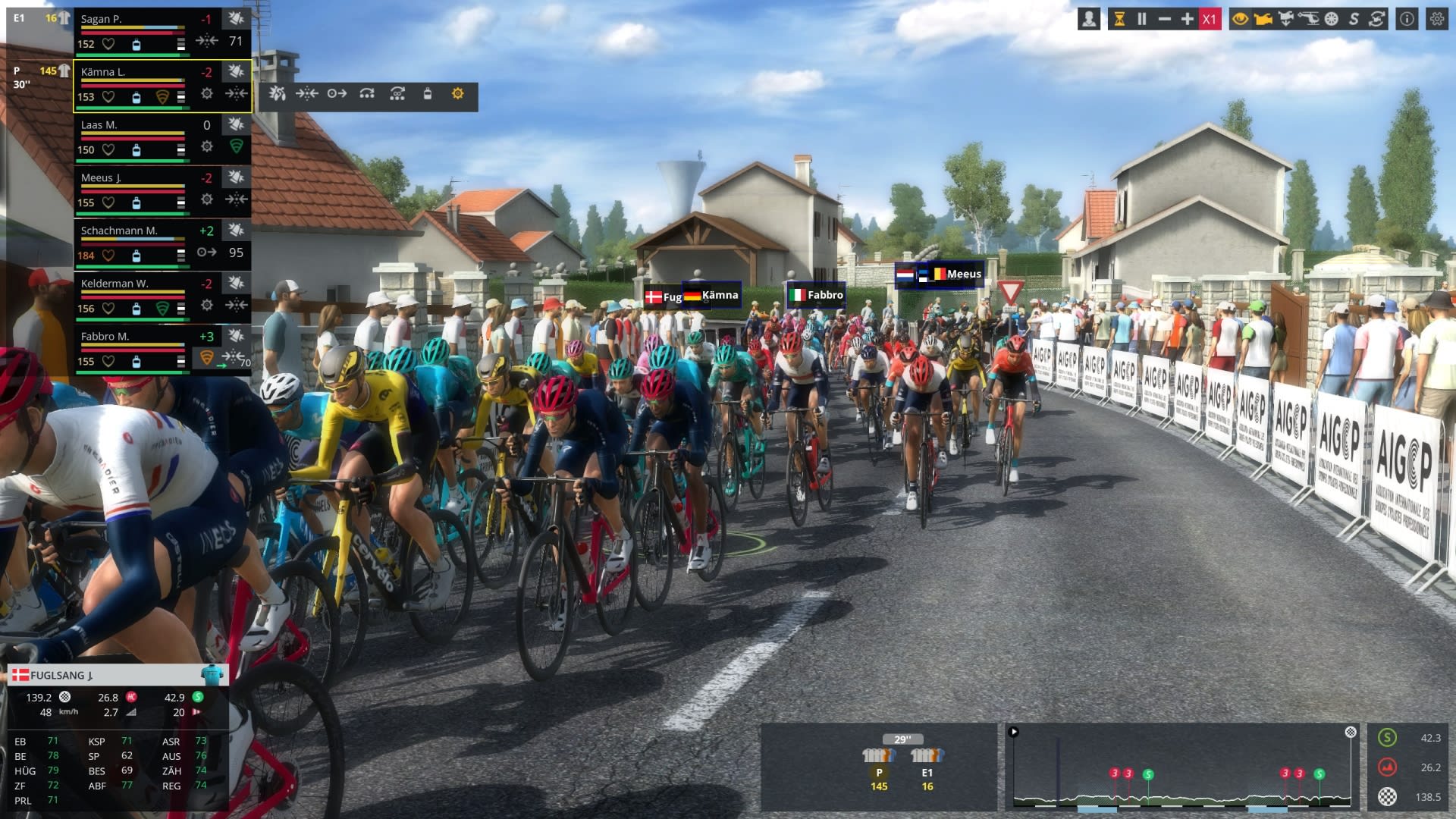
Task: Select the yellow gear order for Kämna
Action: (457, 94)
